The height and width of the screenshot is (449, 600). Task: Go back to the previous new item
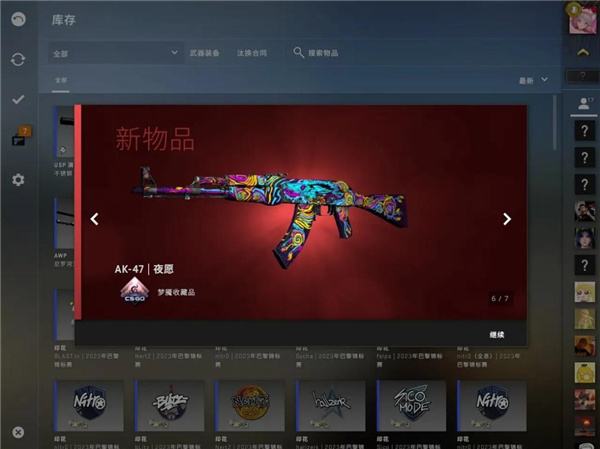click(x=95, y=219)
